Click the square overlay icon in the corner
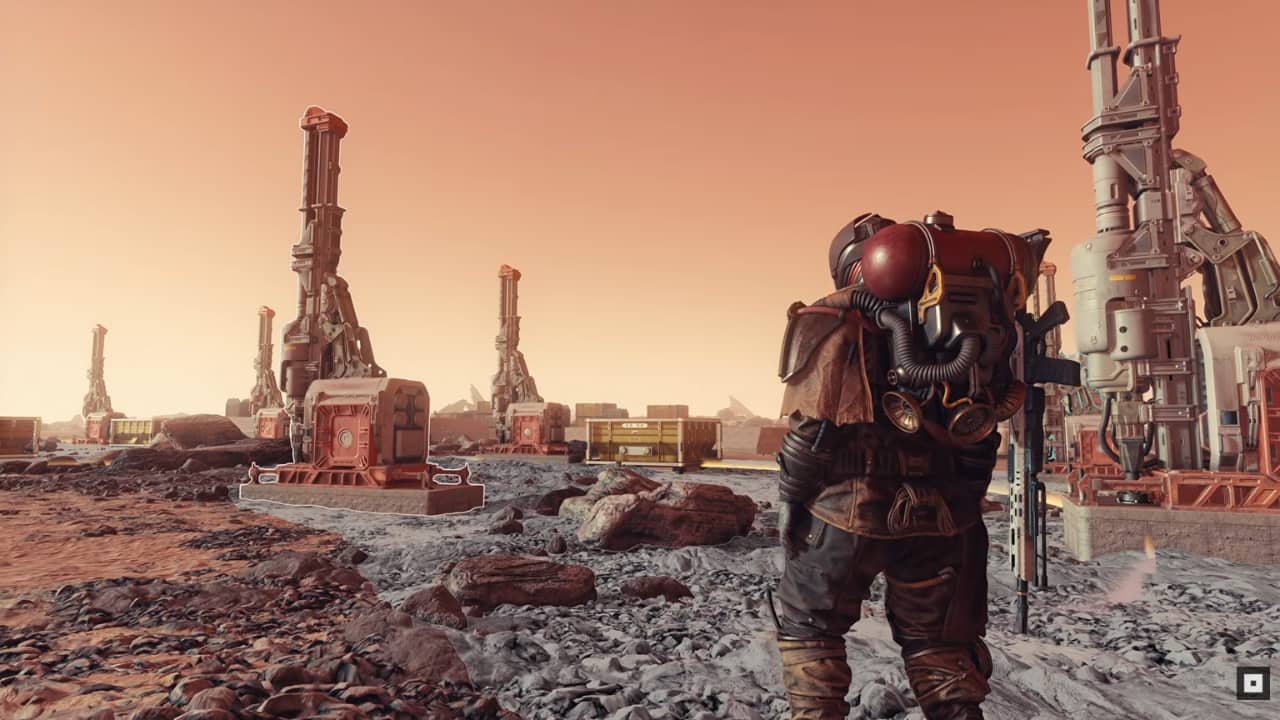The width and height of the screenshot is (1280, 720). point(1252,683)
